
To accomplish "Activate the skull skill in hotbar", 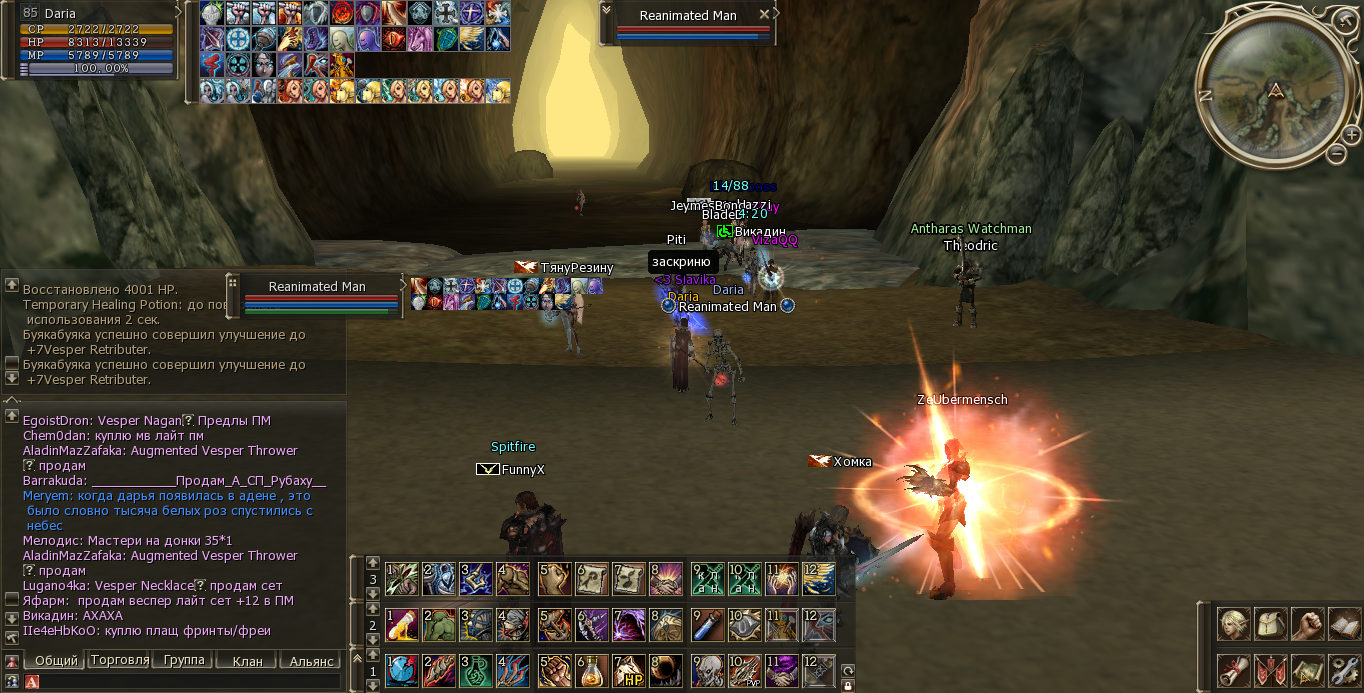I will [x=709, y=670].
